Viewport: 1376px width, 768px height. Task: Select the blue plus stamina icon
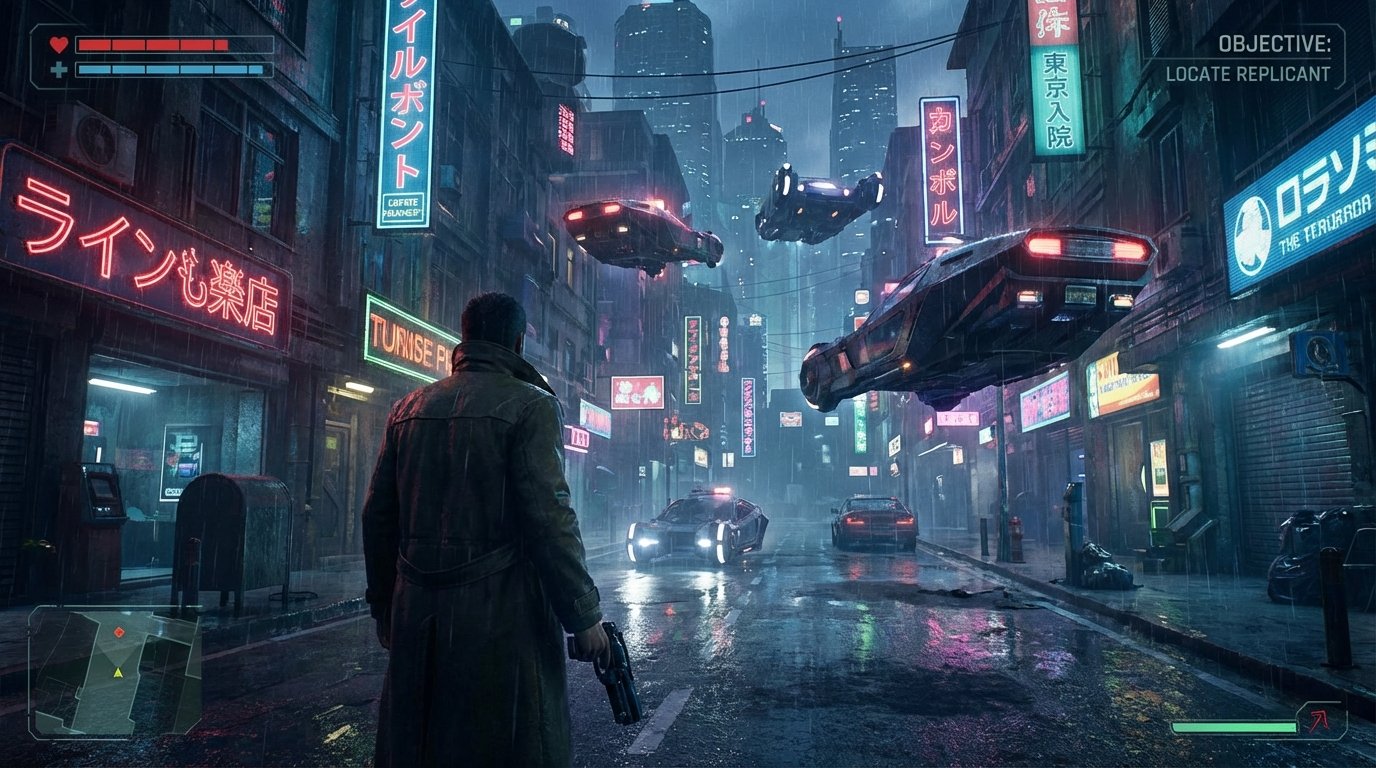(59, 71)
